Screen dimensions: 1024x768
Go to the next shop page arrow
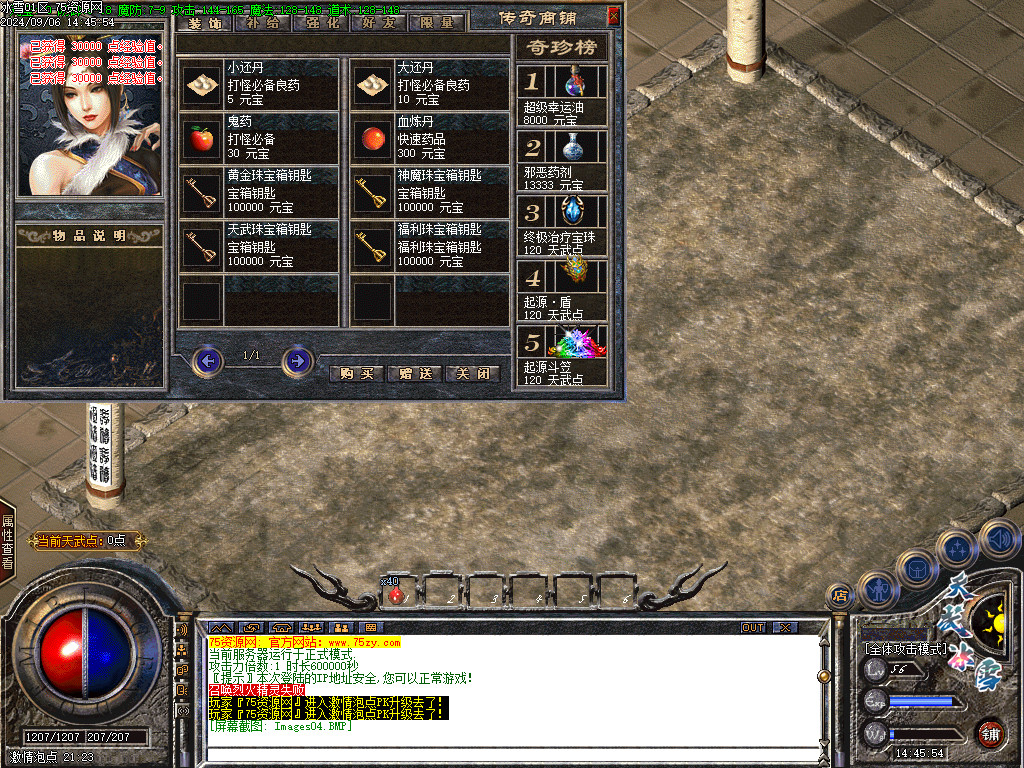(x=297, y=360)
